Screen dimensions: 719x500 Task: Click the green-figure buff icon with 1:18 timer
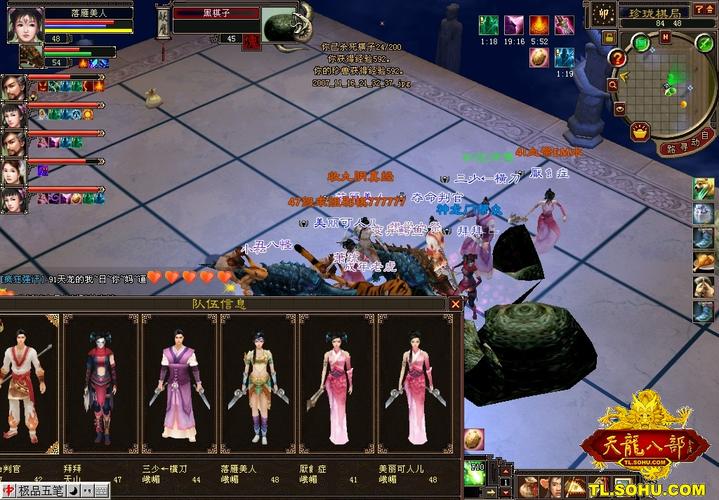point(487,25)
